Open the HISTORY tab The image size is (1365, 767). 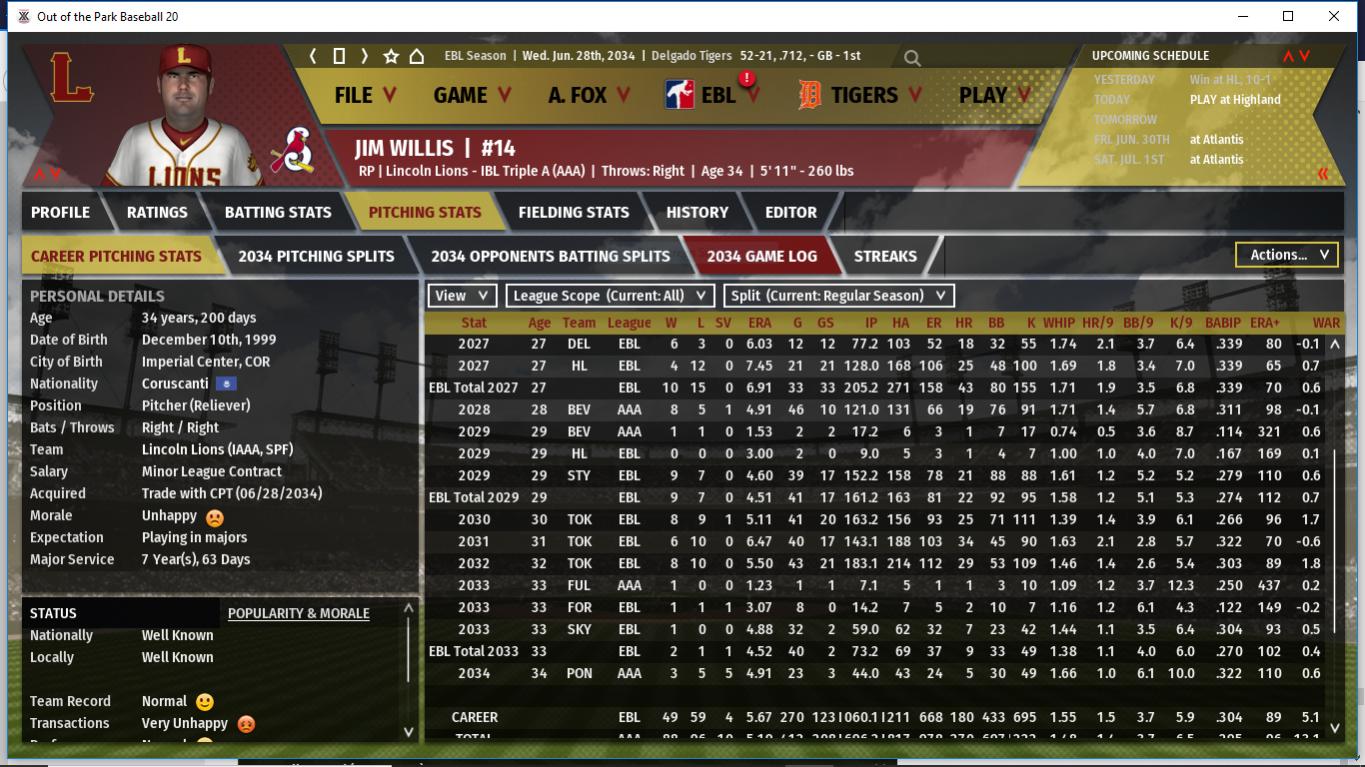(697, 212)
